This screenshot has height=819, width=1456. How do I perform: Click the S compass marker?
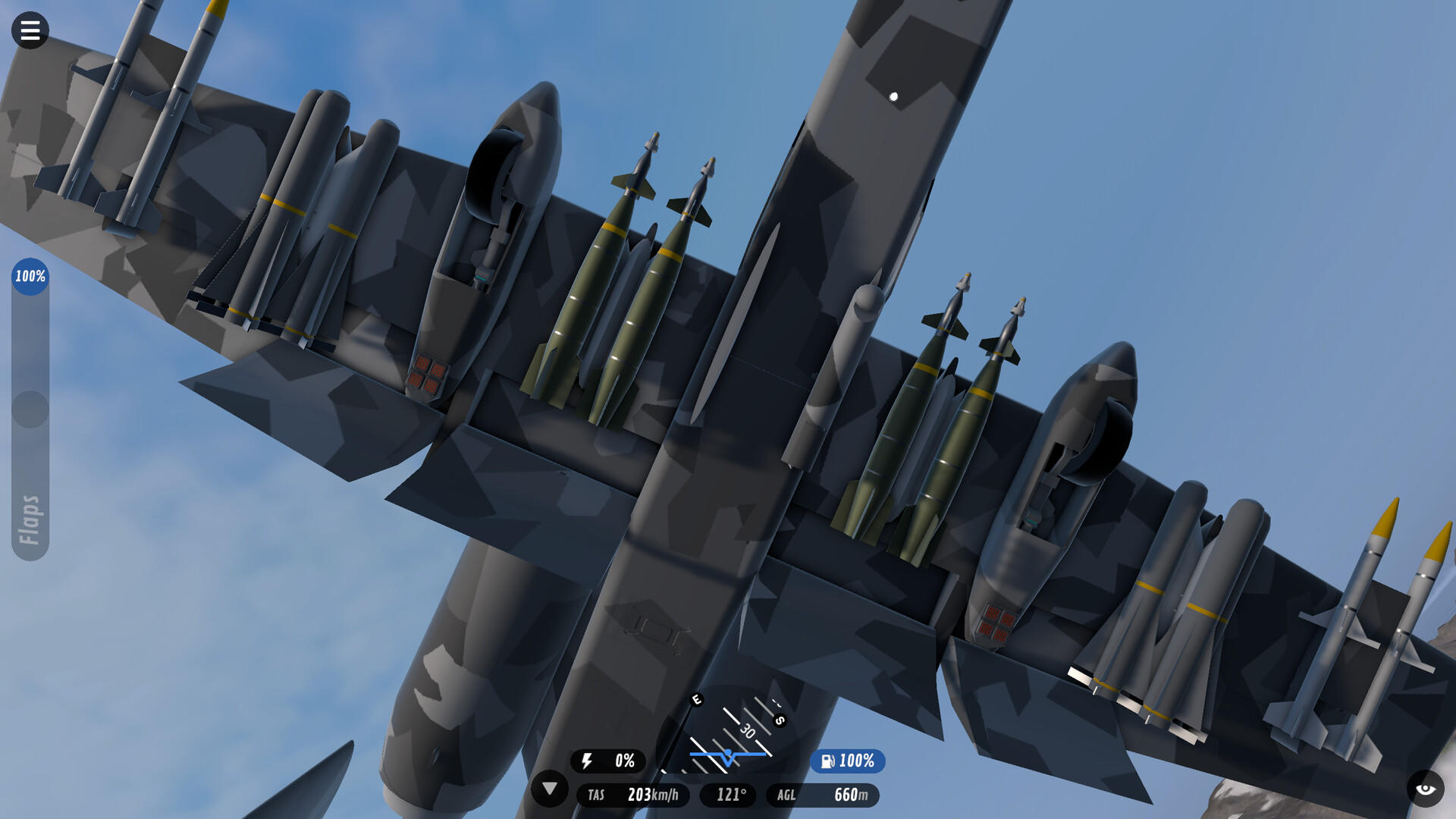pos(778,722)
